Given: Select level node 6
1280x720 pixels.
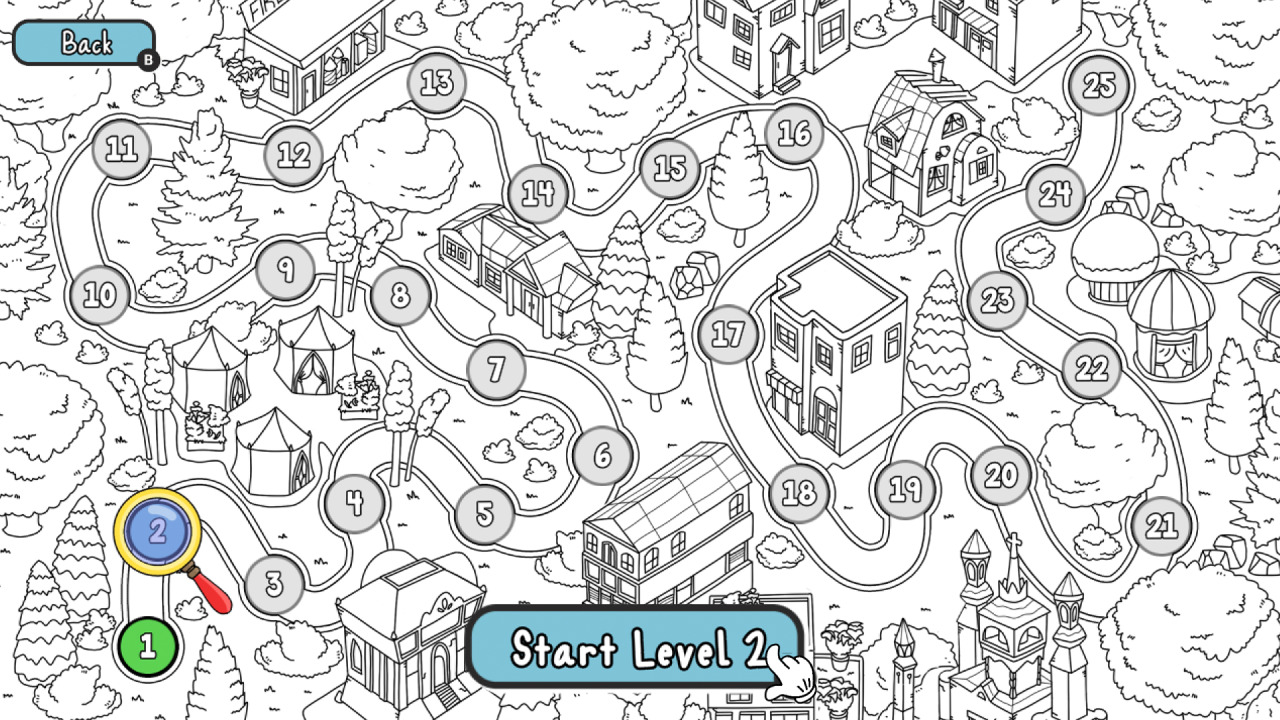Looking at the screenshot, I should pyautogui.click(x=603, y=455).
